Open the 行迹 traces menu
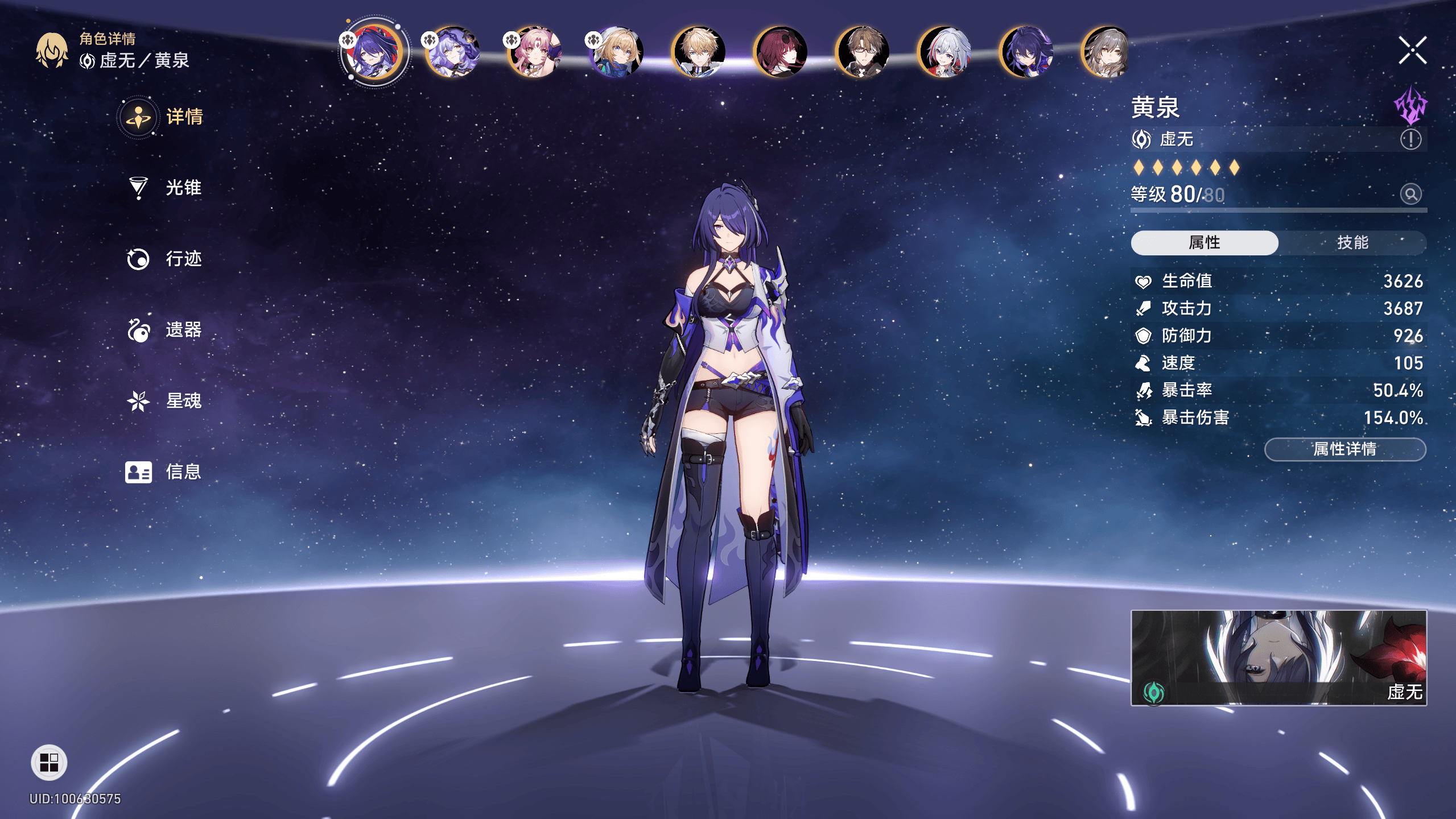Image resolution: width=1456 pixels, height=819 pixels. tap(165, 259)
